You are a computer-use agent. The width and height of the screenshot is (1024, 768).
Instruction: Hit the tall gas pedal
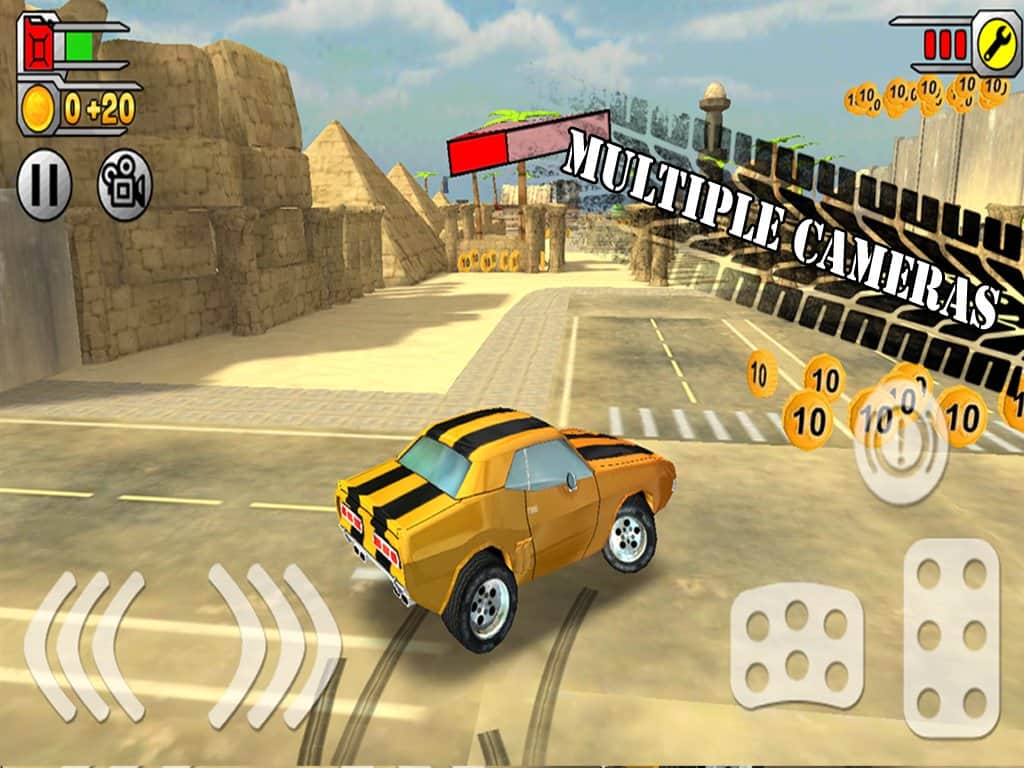[950, 638]
